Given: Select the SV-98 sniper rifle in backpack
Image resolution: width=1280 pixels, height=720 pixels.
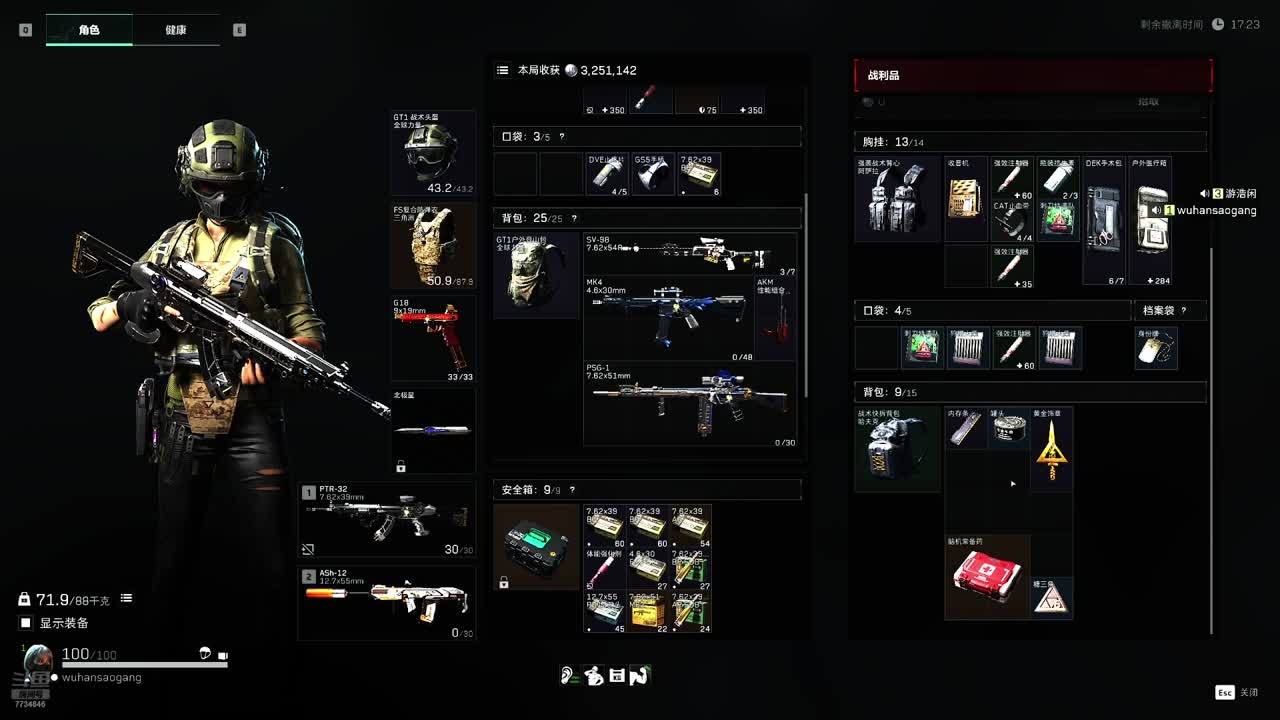Looking at the screenshot, I should [x=690, y=255].
